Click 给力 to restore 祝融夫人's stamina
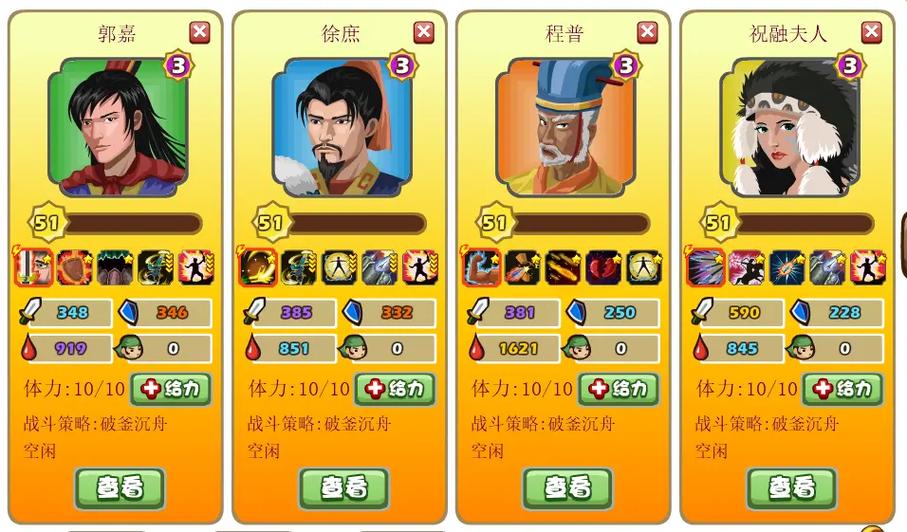 coord(842,388)
